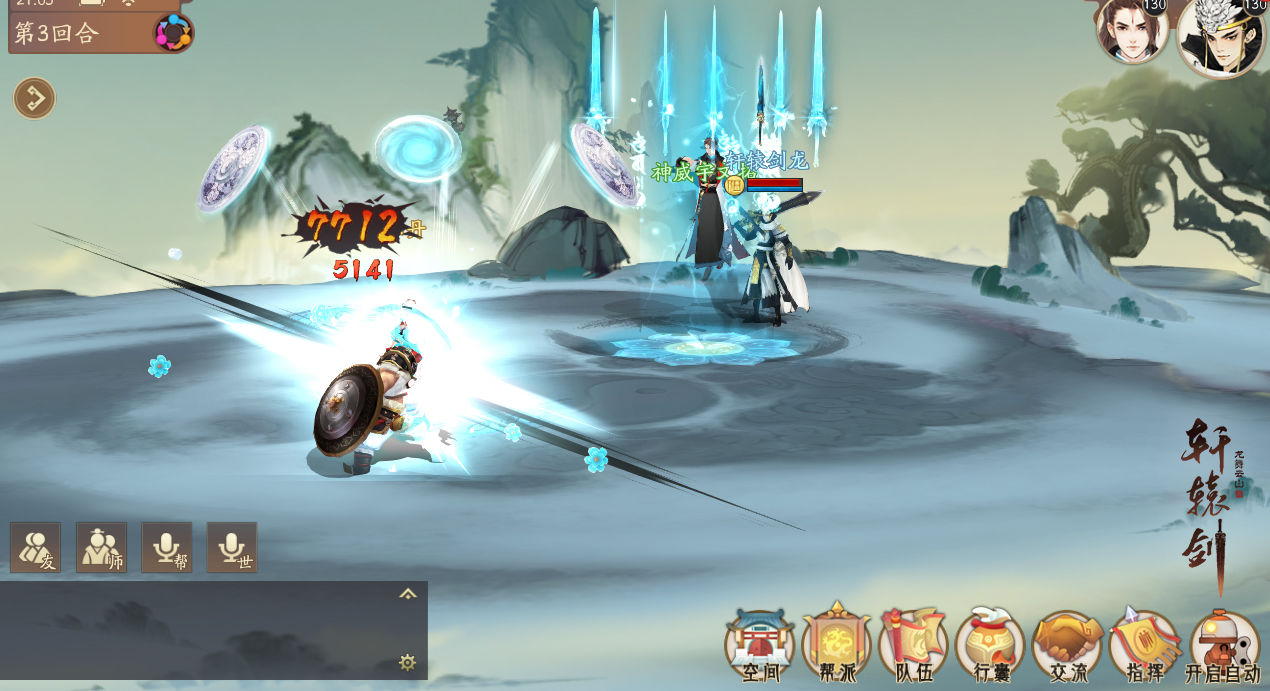The image size is (1270, 691).
Task: Open the friends (友) chat channel button
Action: pos(35,547)
